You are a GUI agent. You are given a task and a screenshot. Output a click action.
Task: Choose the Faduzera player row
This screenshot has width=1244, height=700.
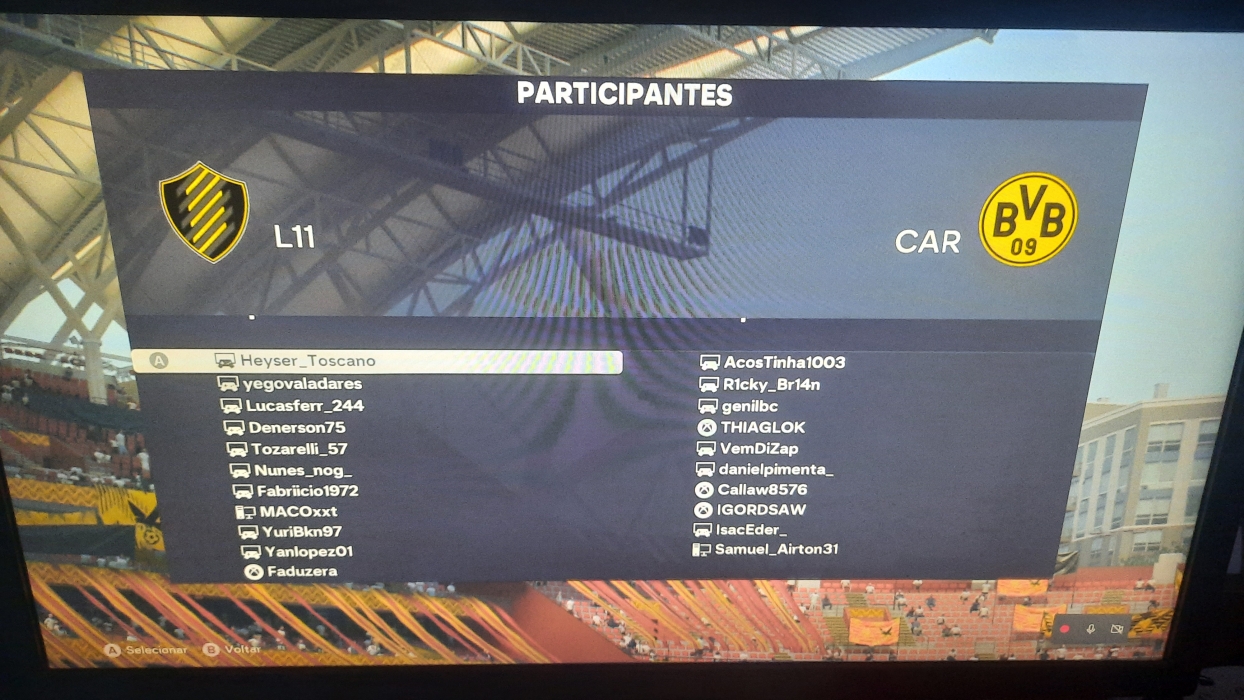pos(301,572)
